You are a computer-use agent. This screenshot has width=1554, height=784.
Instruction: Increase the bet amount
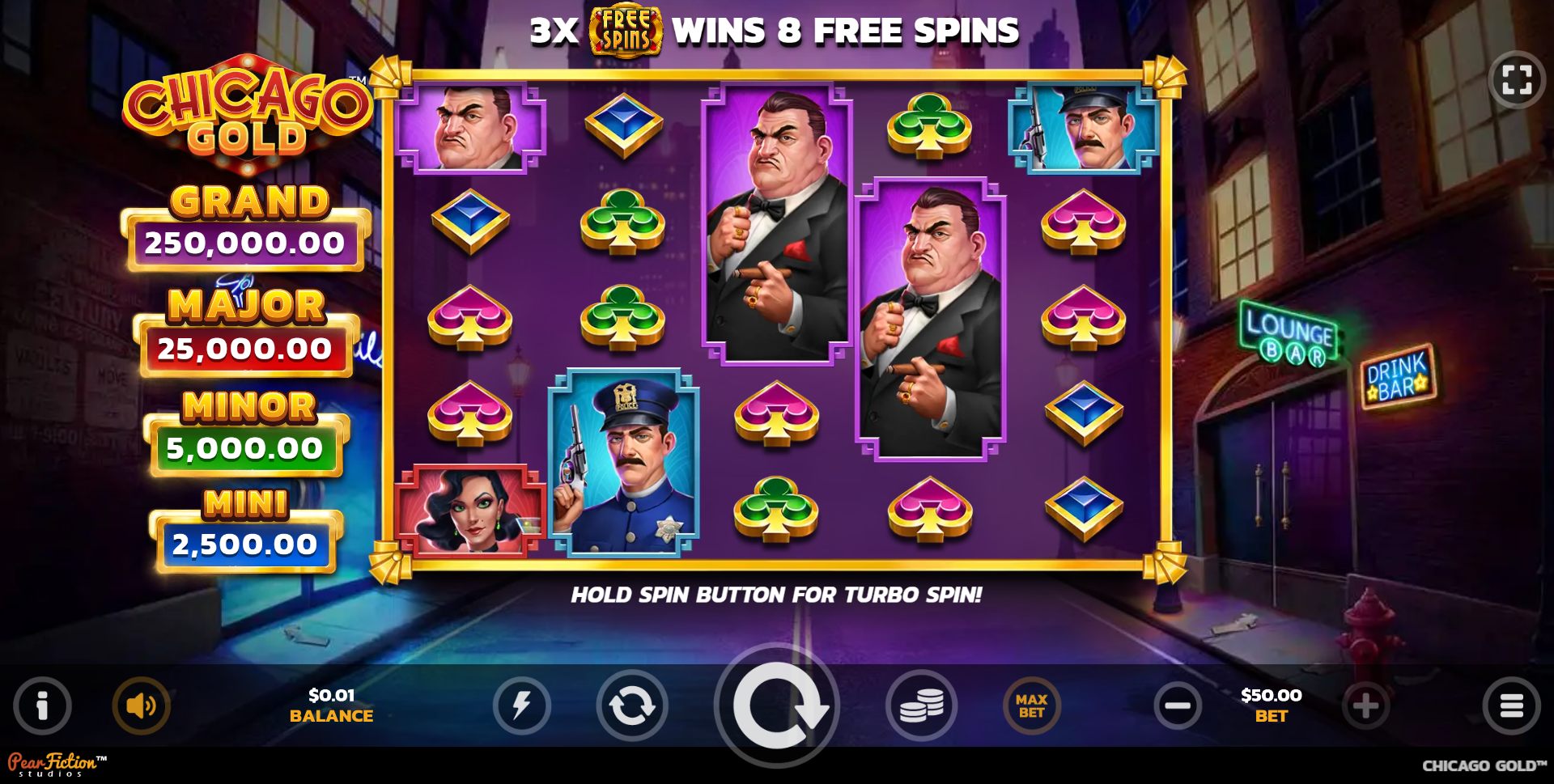1365,706
